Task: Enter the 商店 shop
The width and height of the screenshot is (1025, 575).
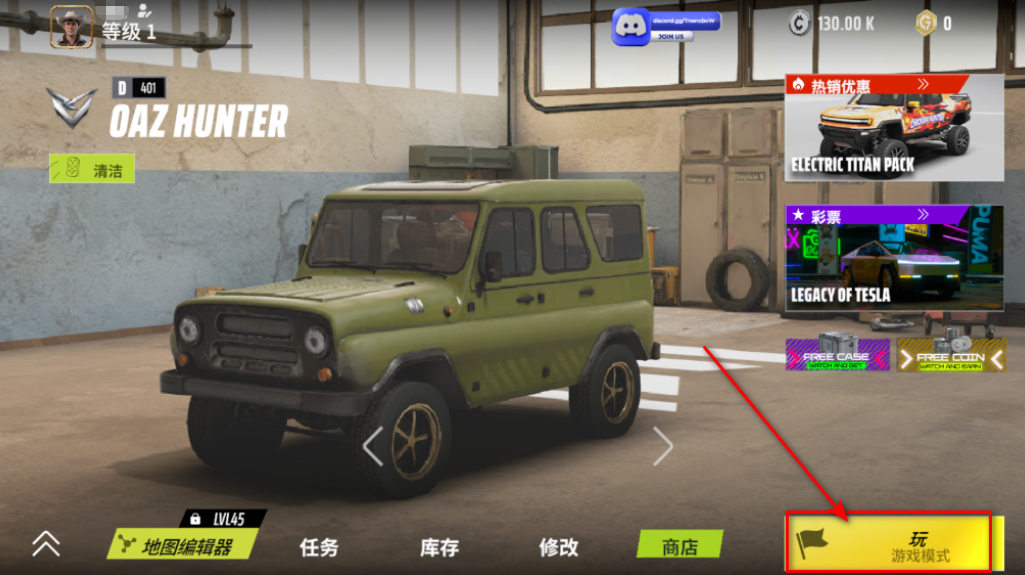Action: tap(680, 546)
